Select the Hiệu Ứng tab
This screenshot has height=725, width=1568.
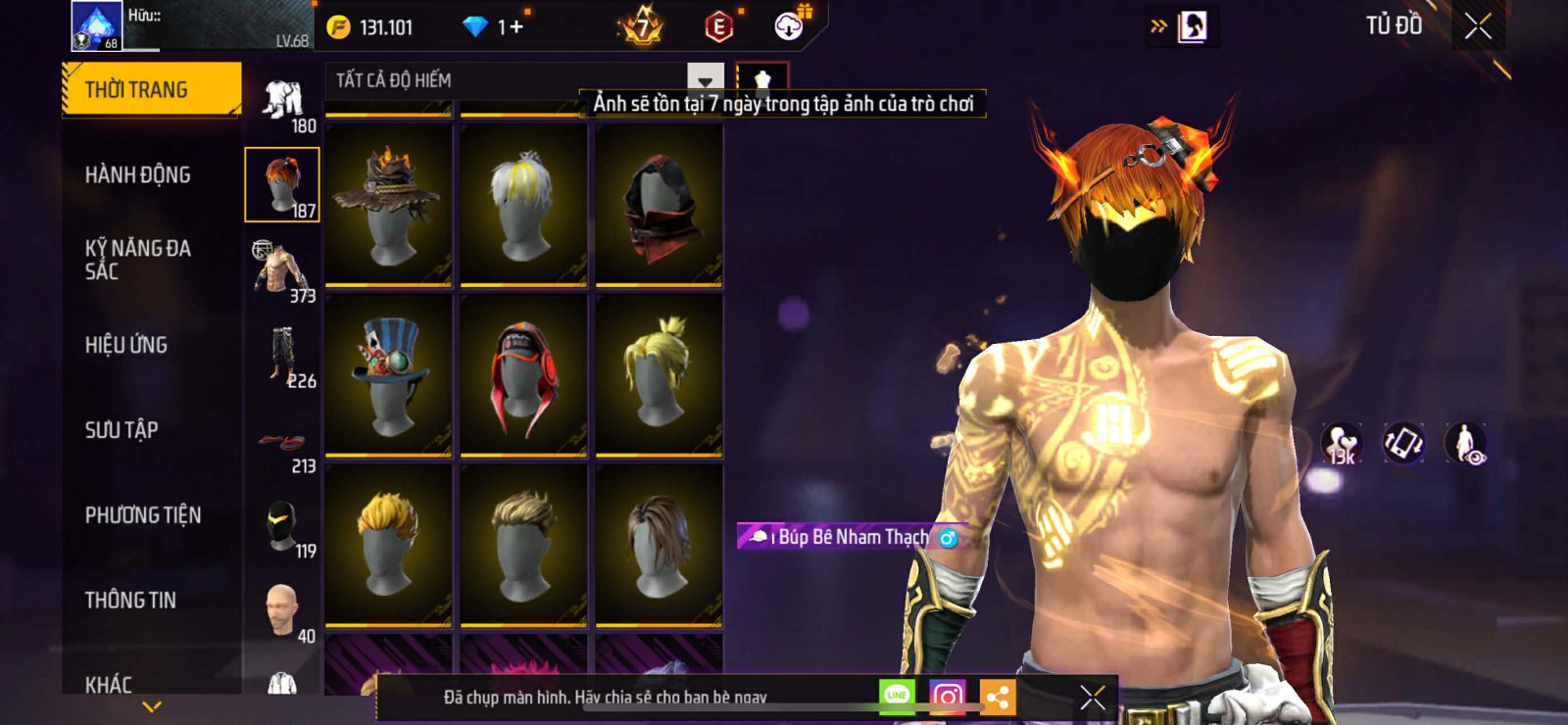[126, 345]
